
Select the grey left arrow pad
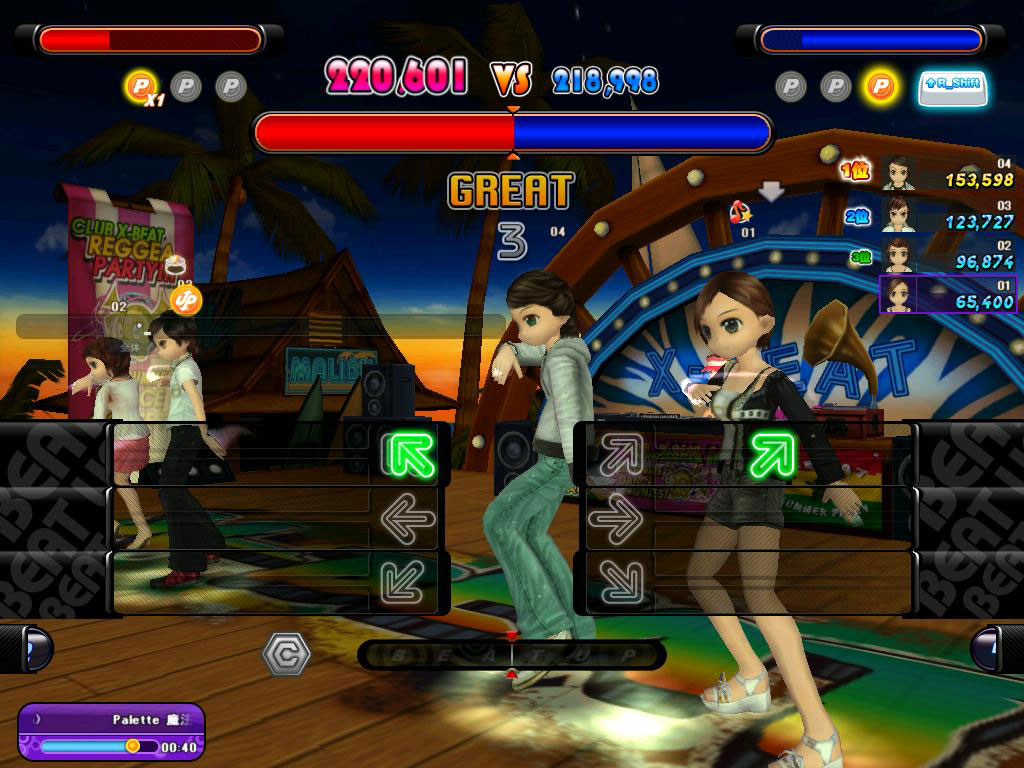tap(408, 518)
